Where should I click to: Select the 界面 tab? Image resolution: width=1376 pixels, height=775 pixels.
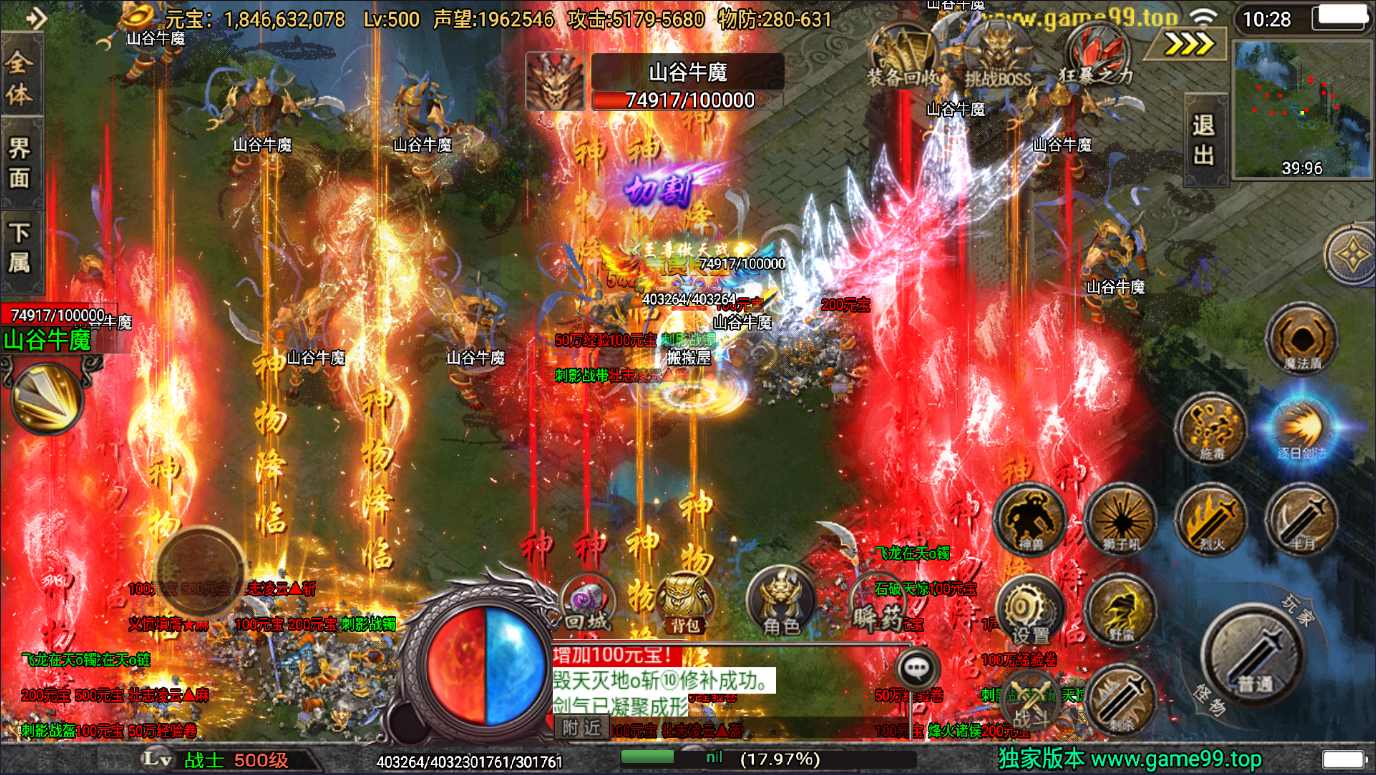point(20,162)
